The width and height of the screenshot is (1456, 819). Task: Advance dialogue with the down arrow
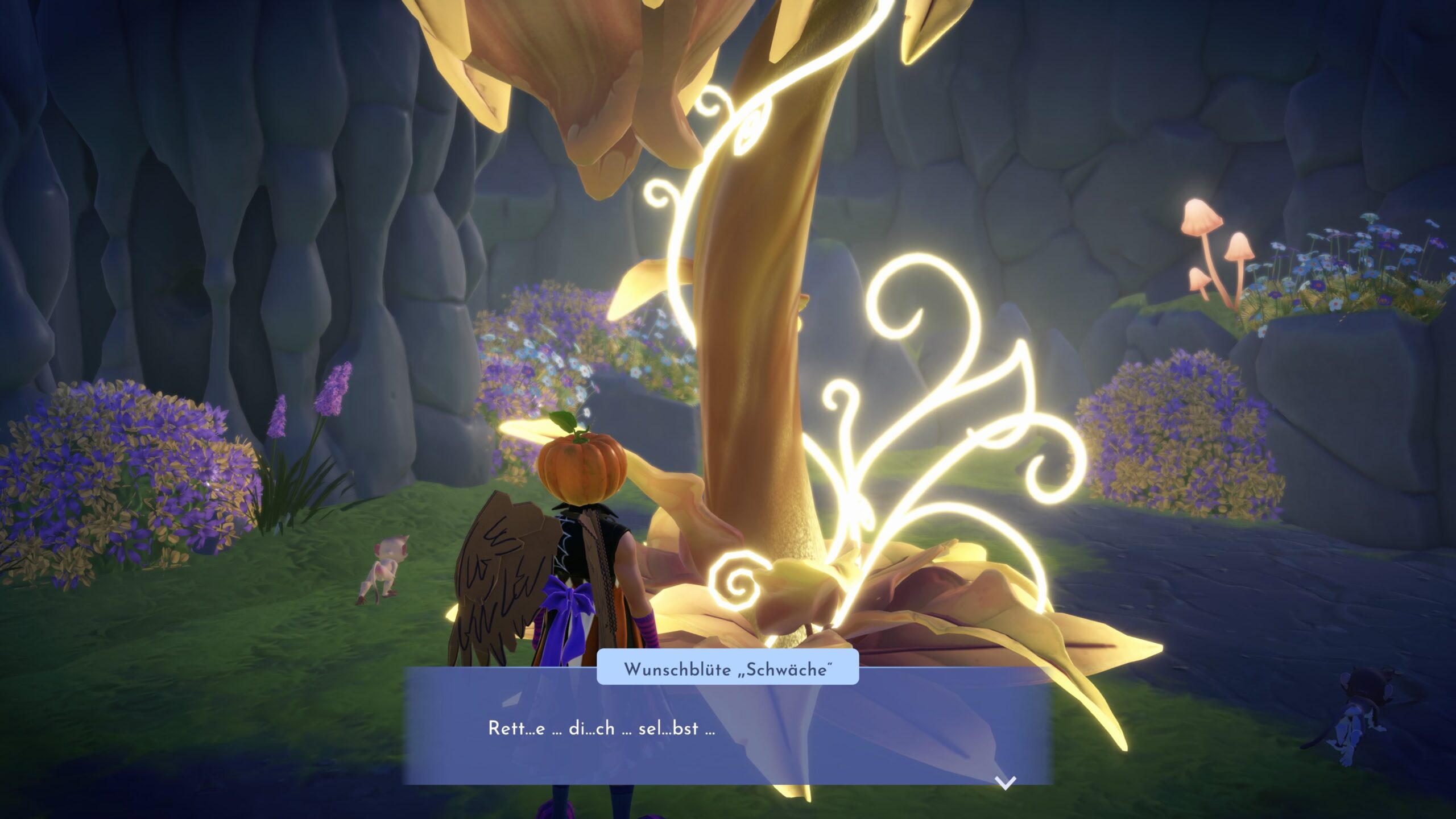tap(1006, 783)
